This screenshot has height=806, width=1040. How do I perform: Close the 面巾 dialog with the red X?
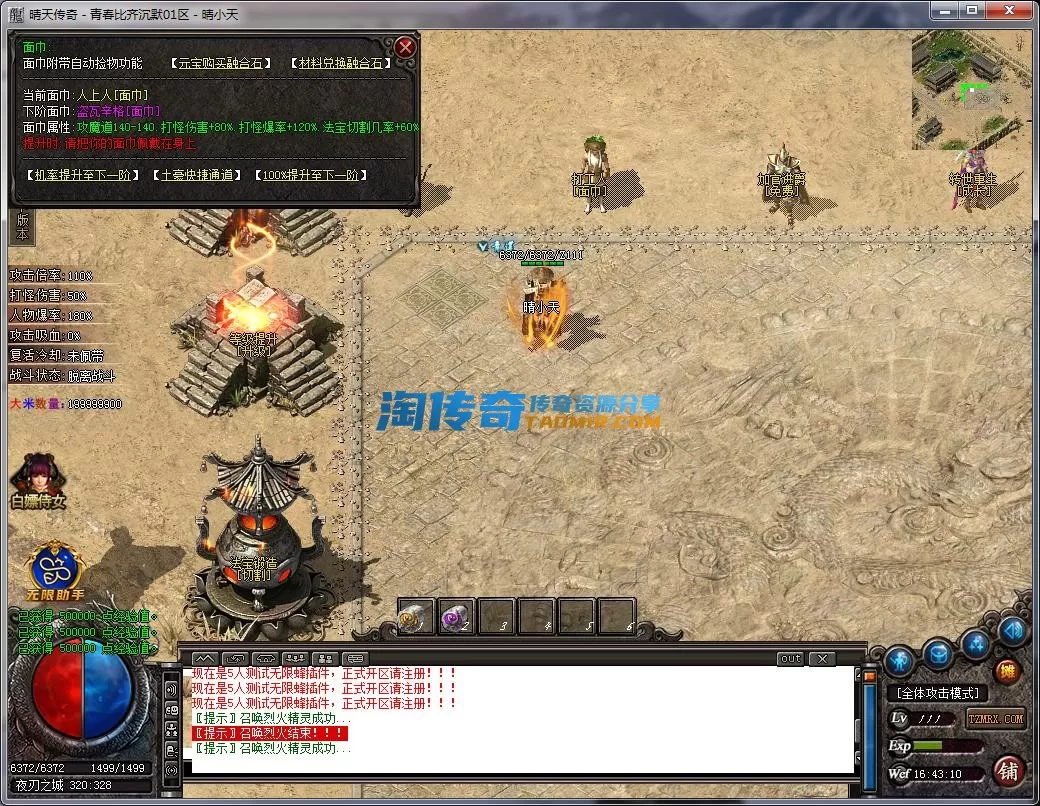405,47
